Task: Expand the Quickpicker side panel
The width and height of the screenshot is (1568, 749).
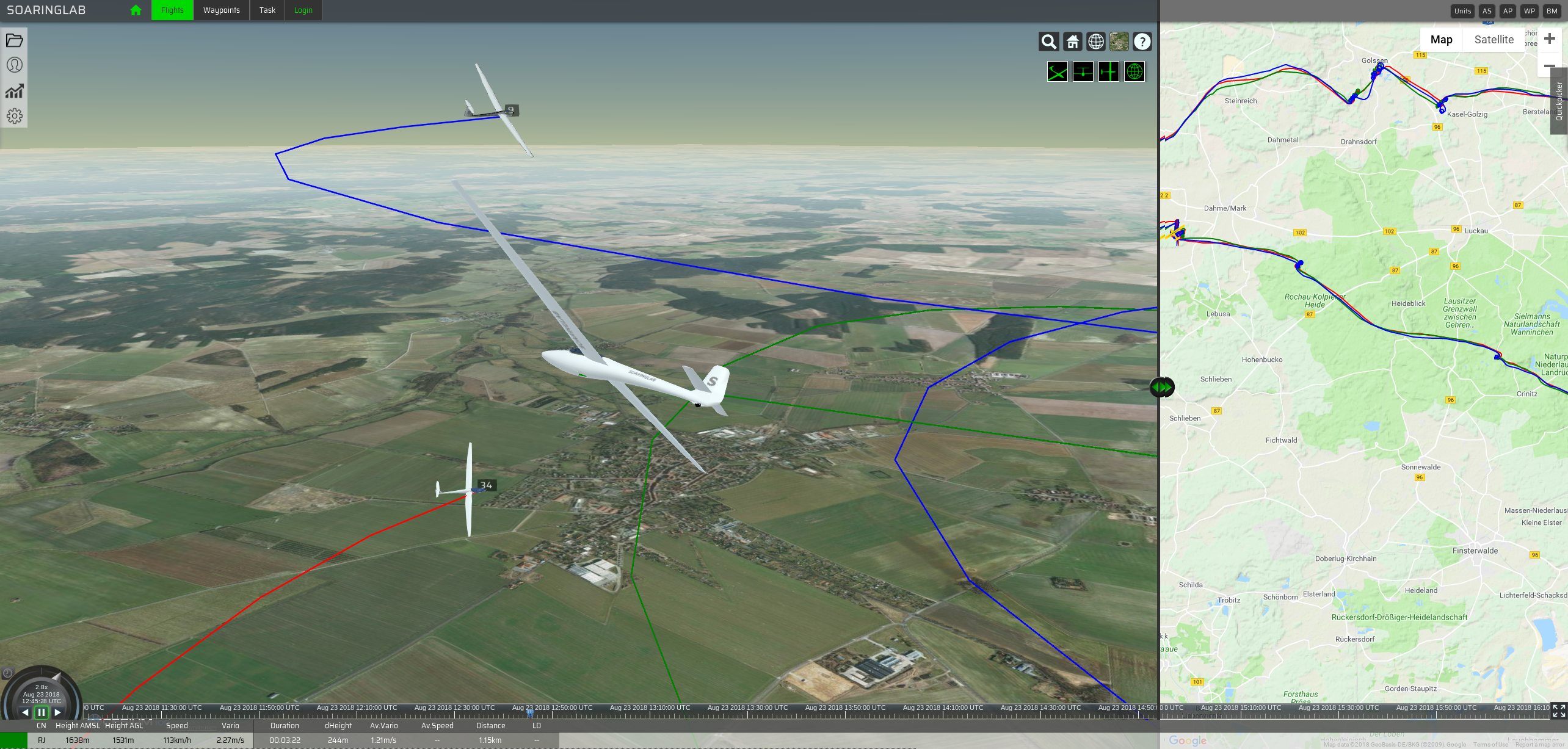Action: click(x=1559, y=101)
